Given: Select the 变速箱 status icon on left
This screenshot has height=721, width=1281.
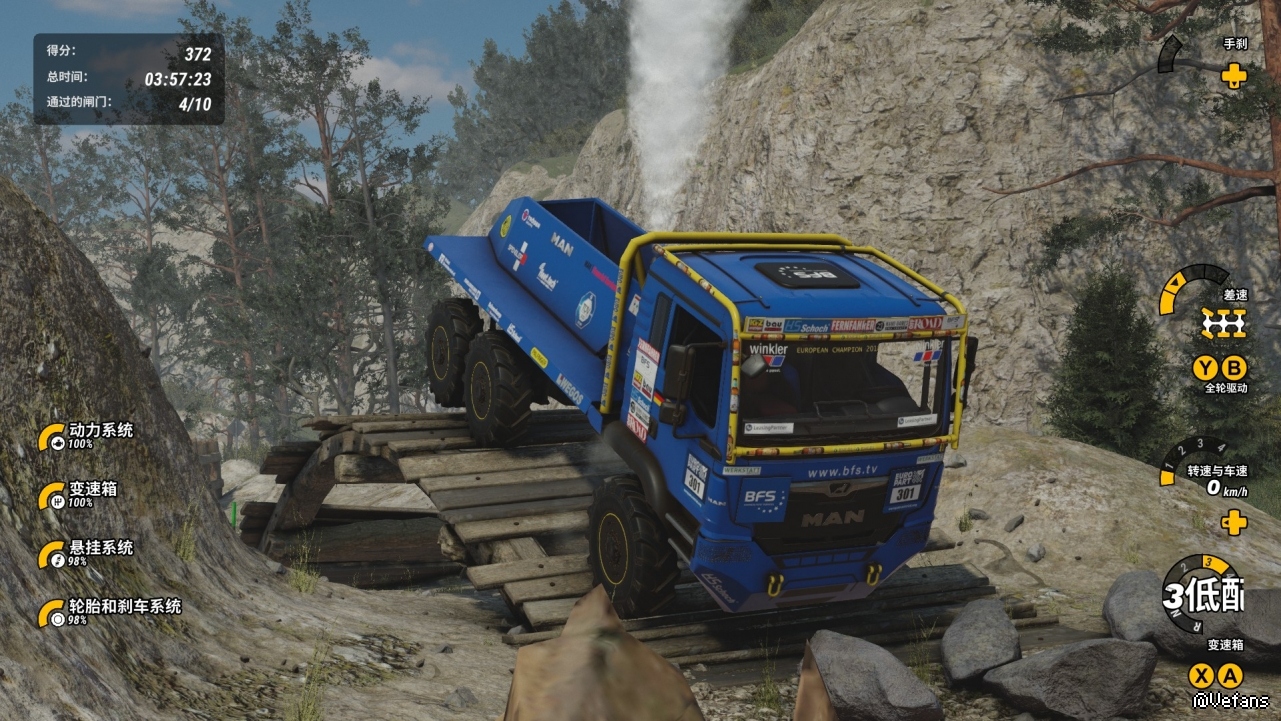Looking at the screenshot, I should pos(53,496).
